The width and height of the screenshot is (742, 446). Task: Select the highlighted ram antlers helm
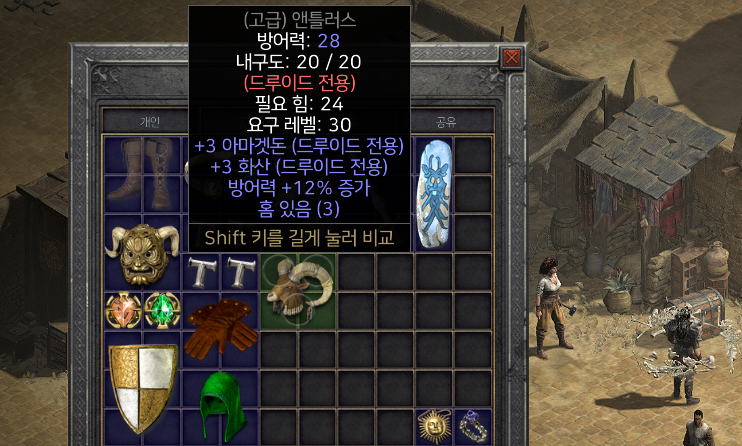pos(296,291)
